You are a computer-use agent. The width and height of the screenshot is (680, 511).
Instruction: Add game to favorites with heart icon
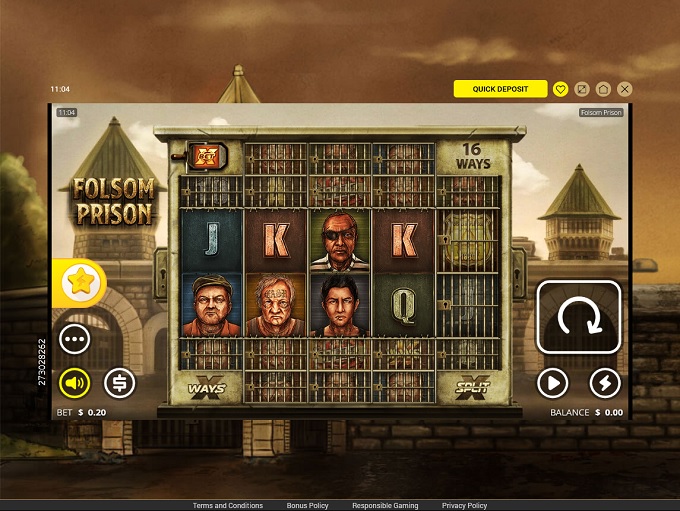tap(561, 89)
